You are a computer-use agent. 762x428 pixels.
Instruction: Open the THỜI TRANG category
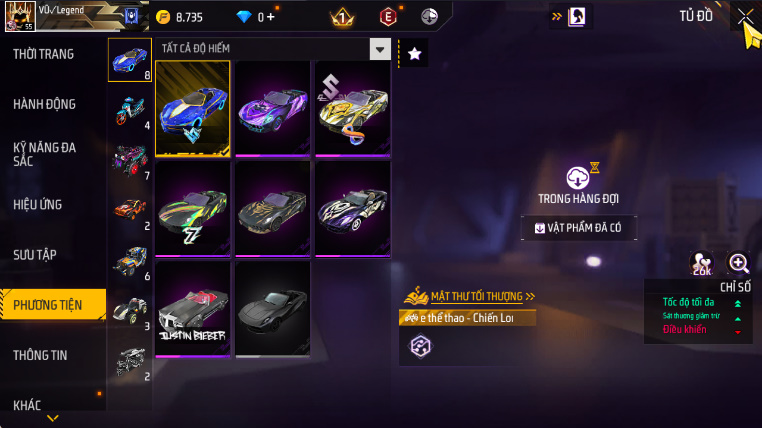(x=44, y=54)
